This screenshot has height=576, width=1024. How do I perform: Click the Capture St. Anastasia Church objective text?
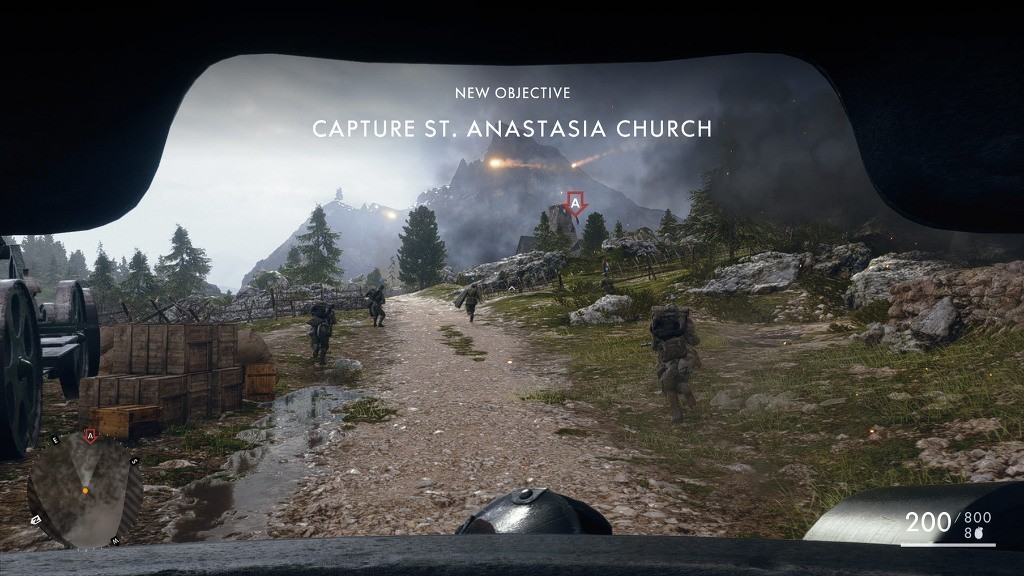[x=512, y=129]
